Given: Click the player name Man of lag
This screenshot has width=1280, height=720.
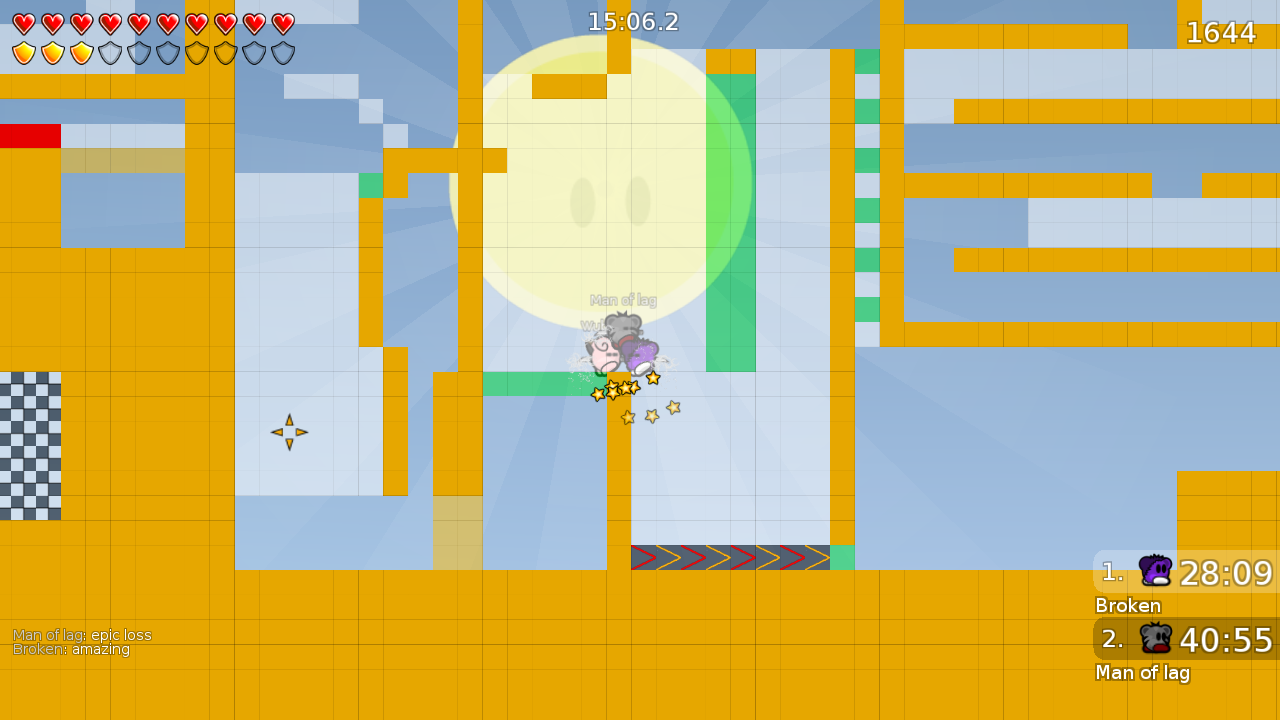Looking at the screenshot, I should (1143, 673).
